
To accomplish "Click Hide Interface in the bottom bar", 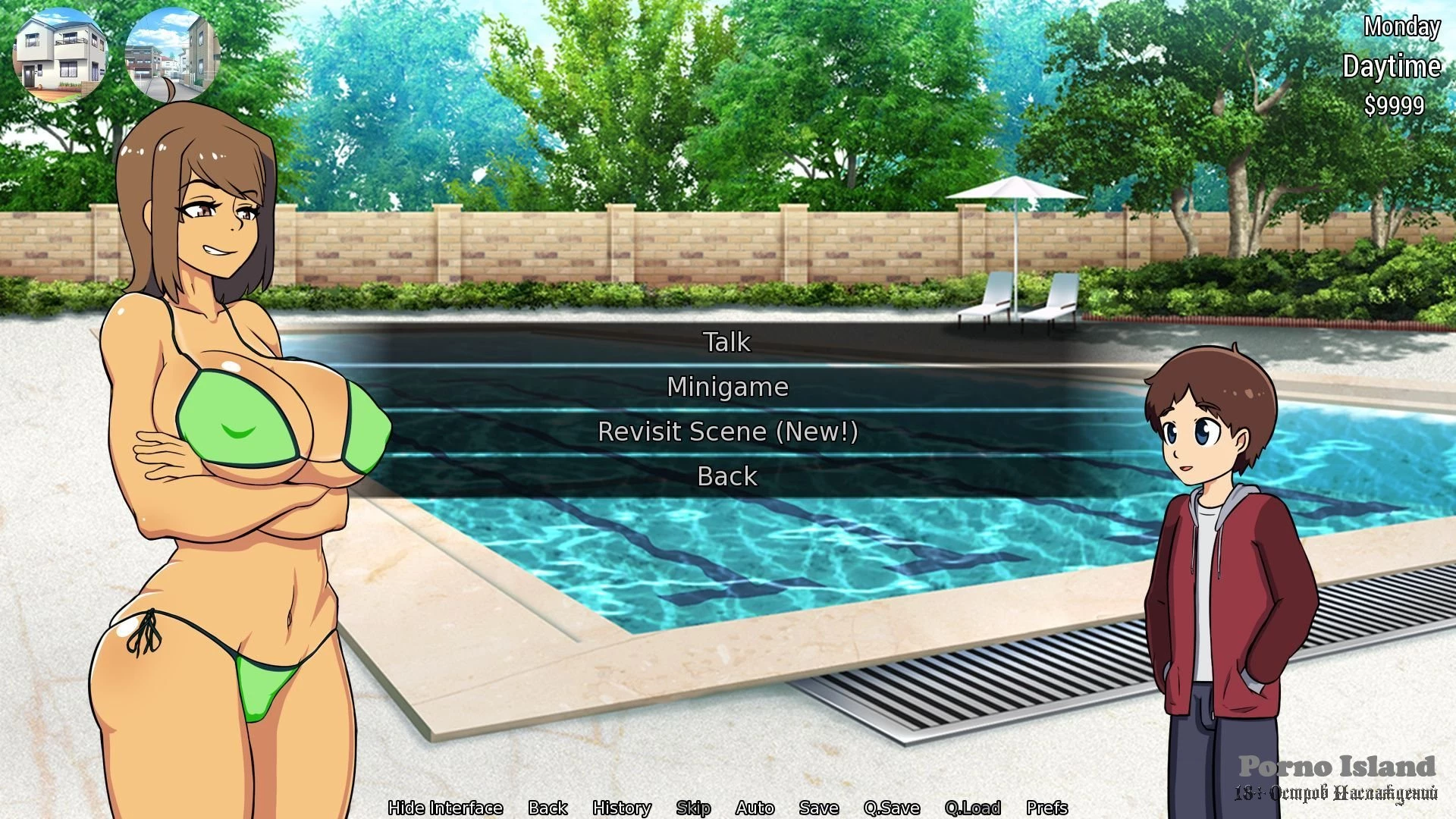I will coord(445,808).
